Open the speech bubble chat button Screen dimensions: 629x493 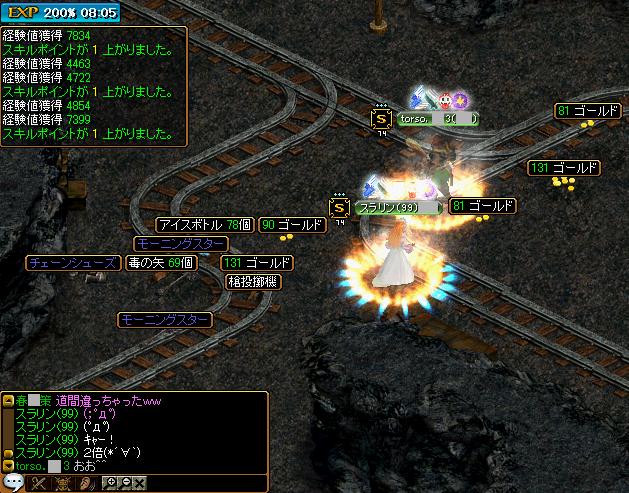pos(12,483)
